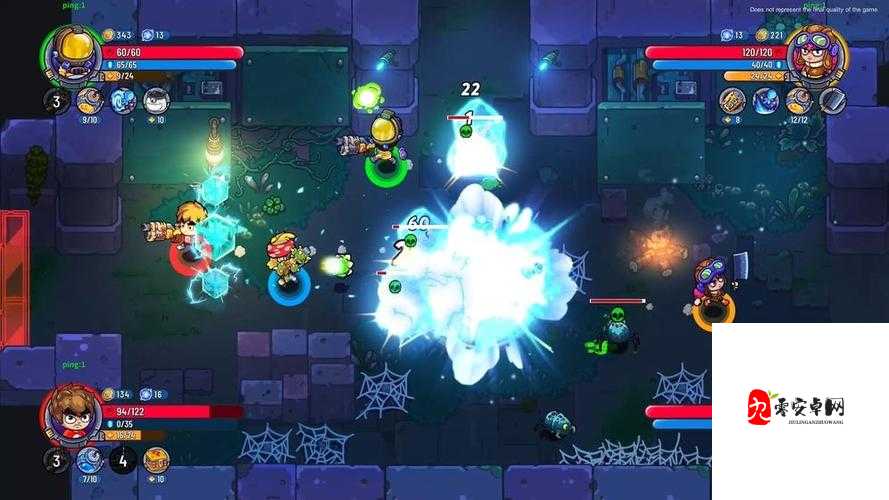Select the cleaver weapon icon

click(832, 100)
